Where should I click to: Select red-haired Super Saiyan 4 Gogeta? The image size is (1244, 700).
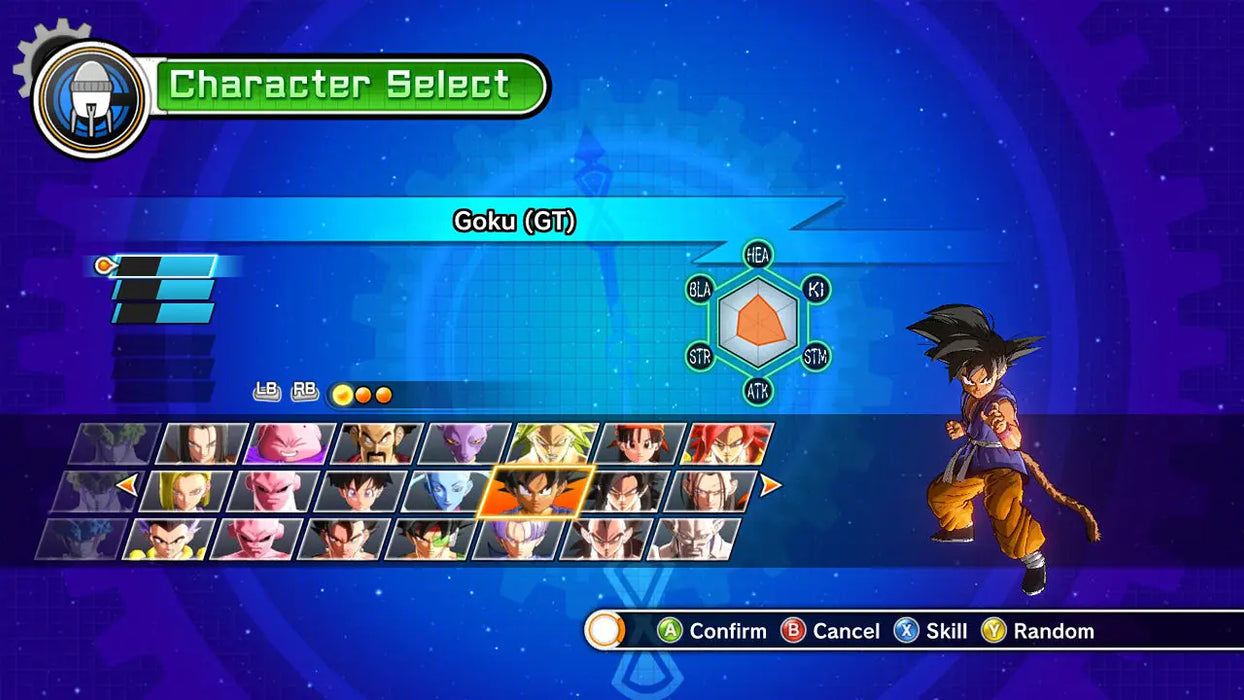(728, 444)
